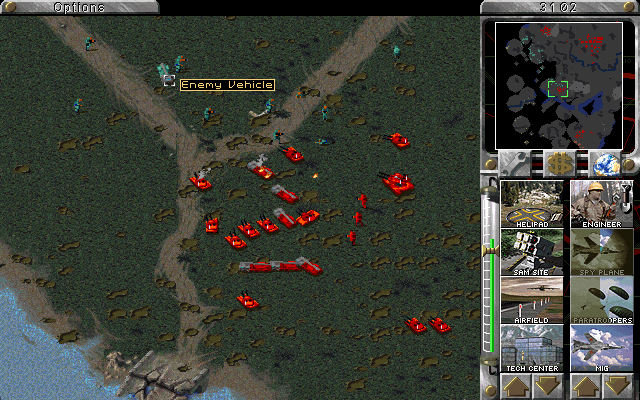
Task: Build a Helipad structure
Action: click(x=531, y=203)
